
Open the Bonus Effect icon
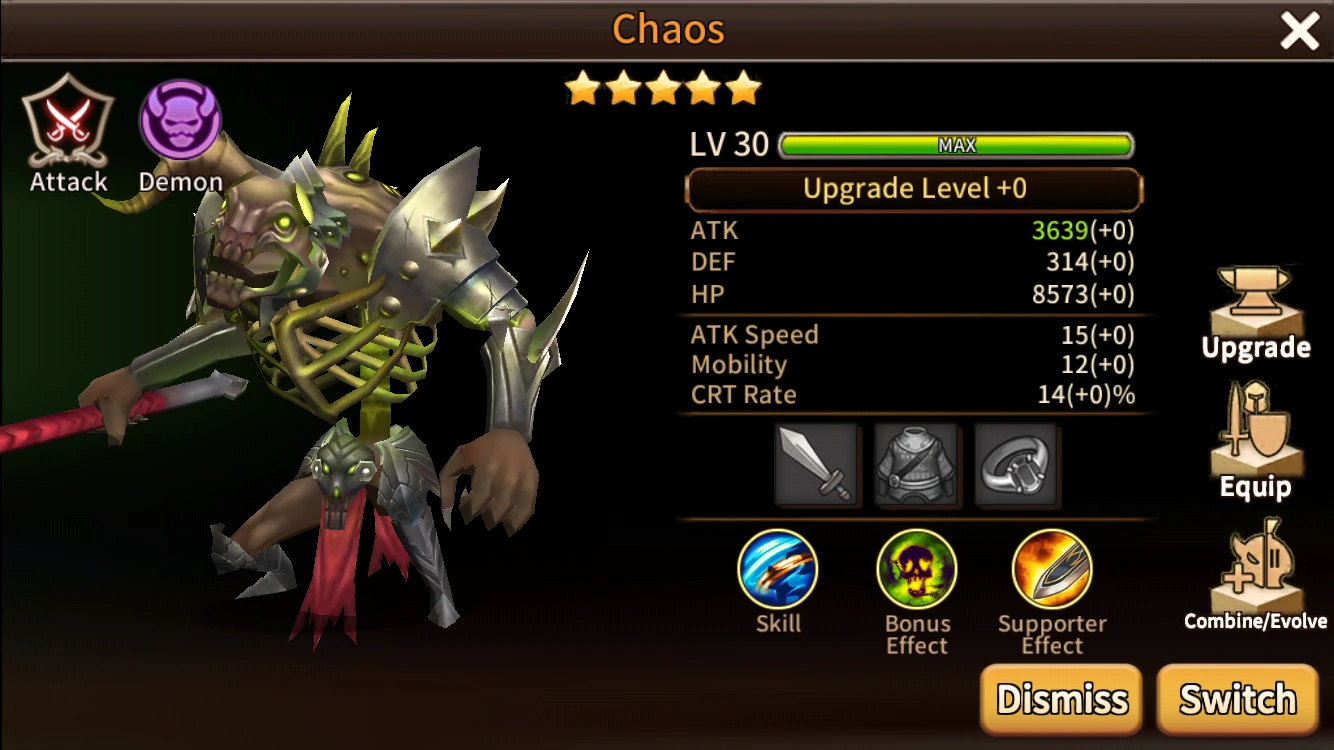pos(916,570)
